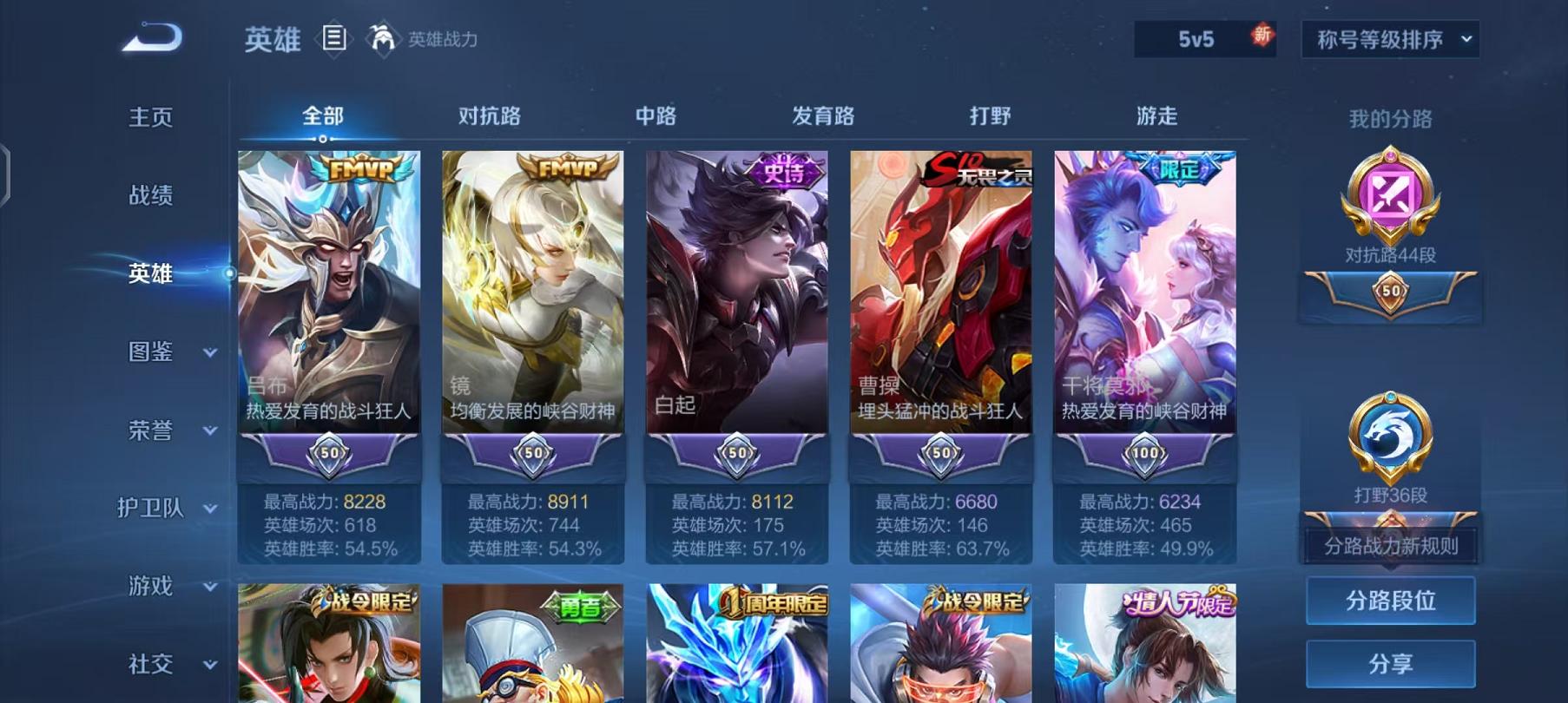
Task: Open the hero list icon beside 英雄 title
Action: 333,36
